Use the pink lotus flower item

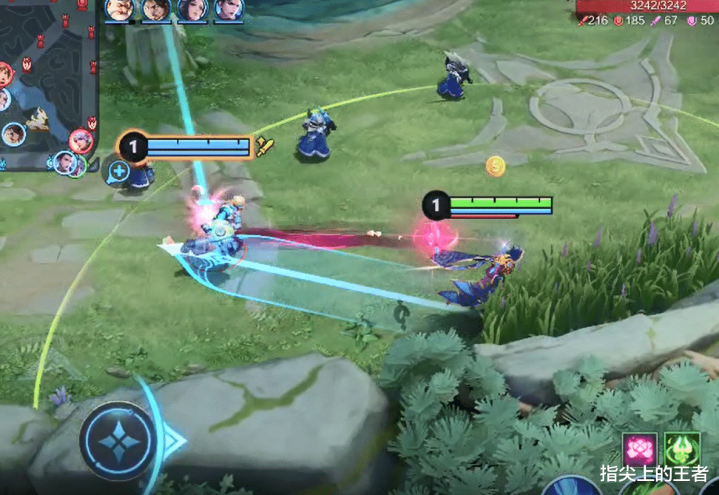tap(639, 449)
